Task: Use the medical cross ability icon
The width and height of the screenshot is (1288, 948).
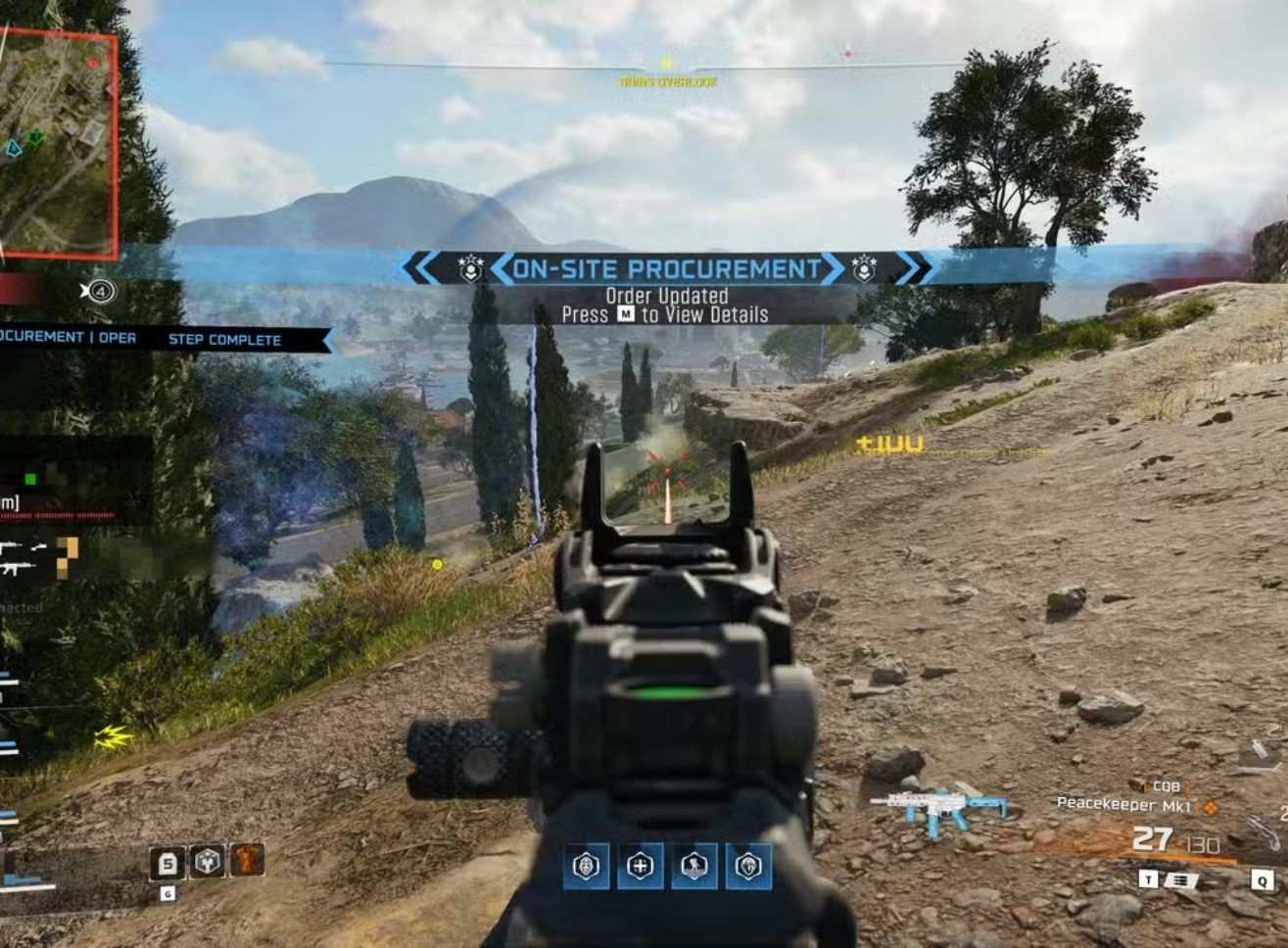Action: coord(641,866)
